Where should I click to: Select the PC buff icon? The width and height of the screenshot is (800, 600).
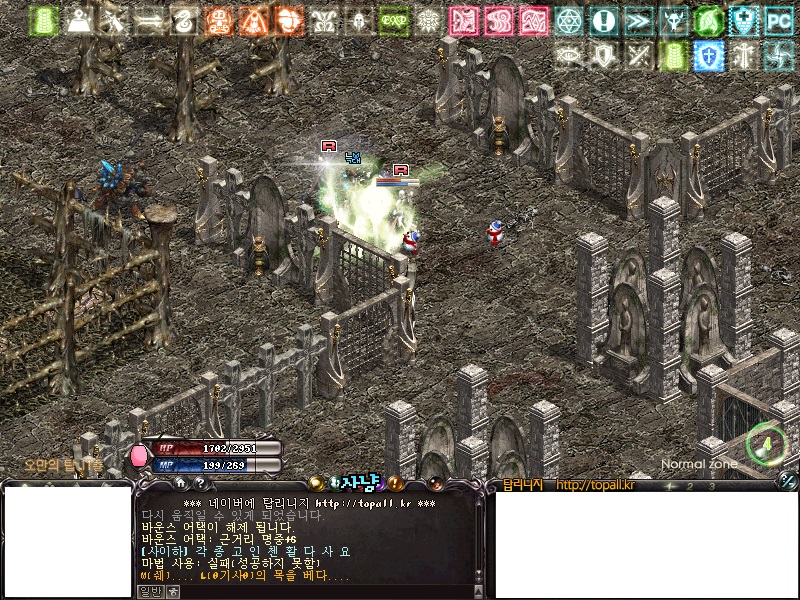click(778, 20)
